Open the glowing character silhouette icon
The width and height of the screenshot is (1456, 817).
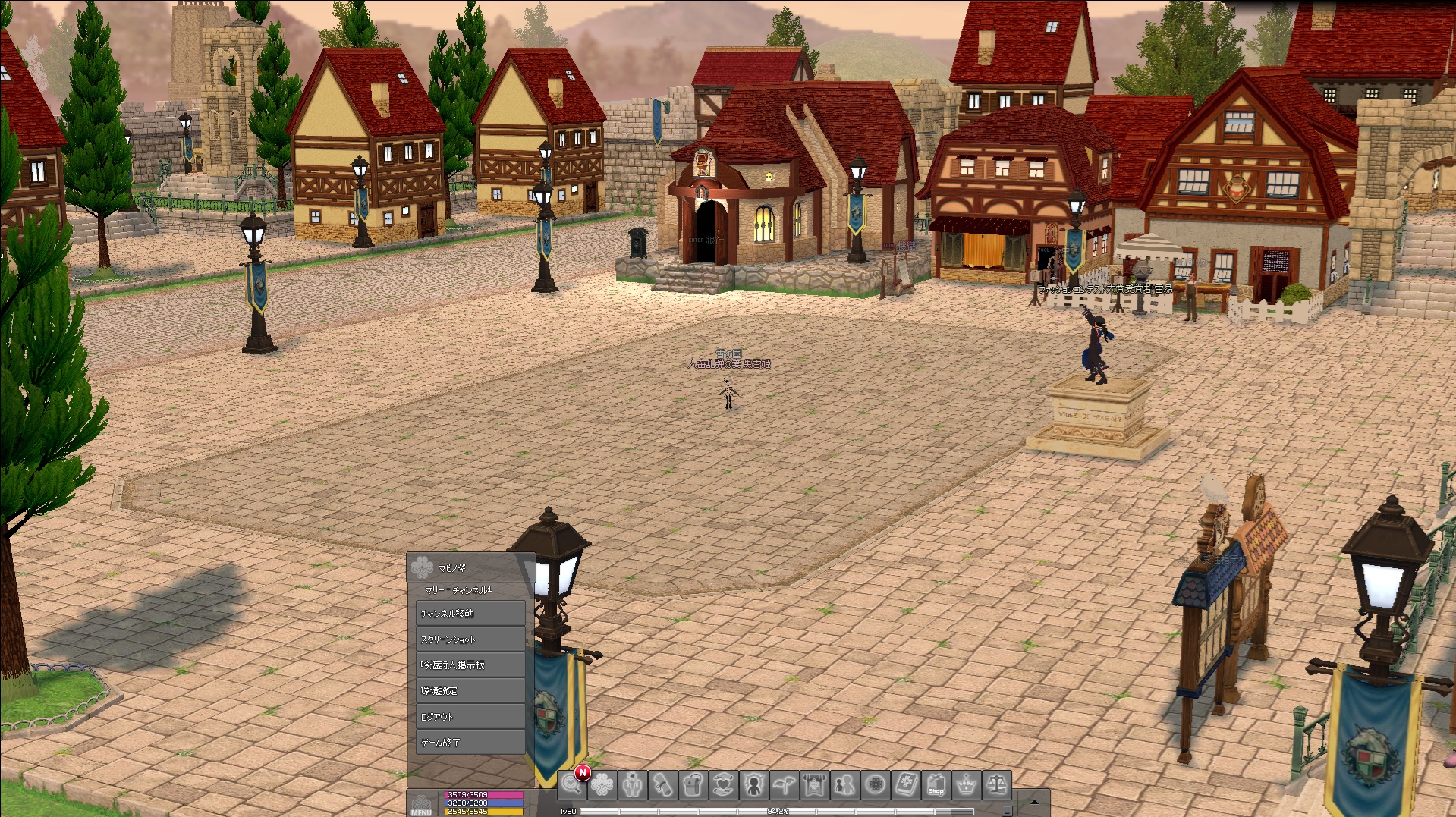click(x=753, y=784)
